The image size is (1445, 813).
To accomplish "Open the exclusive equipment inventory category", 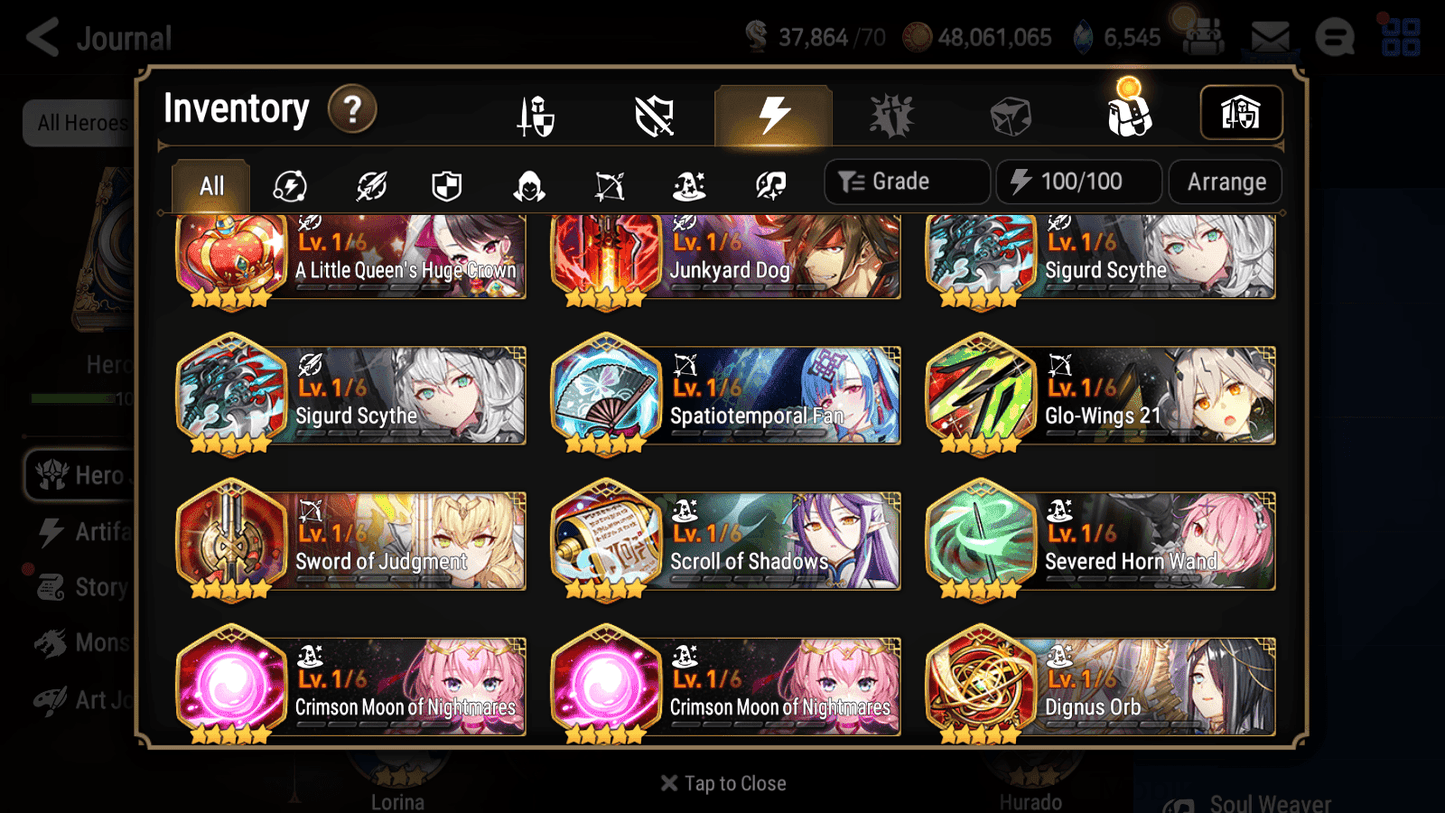I will coord(890,113).
